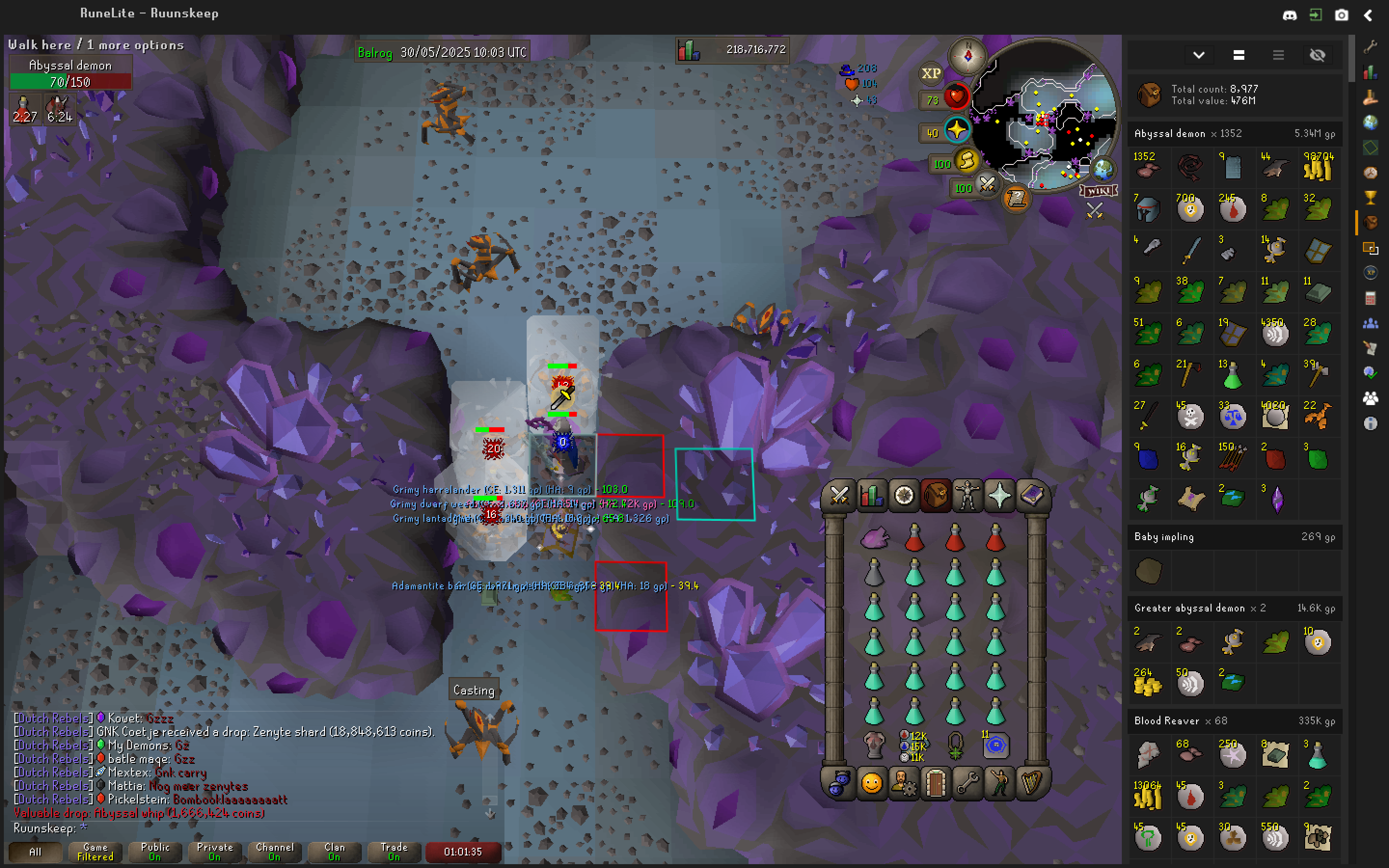Switch chat to the Clan tab
Screen dimensions: 1389x868
pyautogui.click(x=334, y=852)
